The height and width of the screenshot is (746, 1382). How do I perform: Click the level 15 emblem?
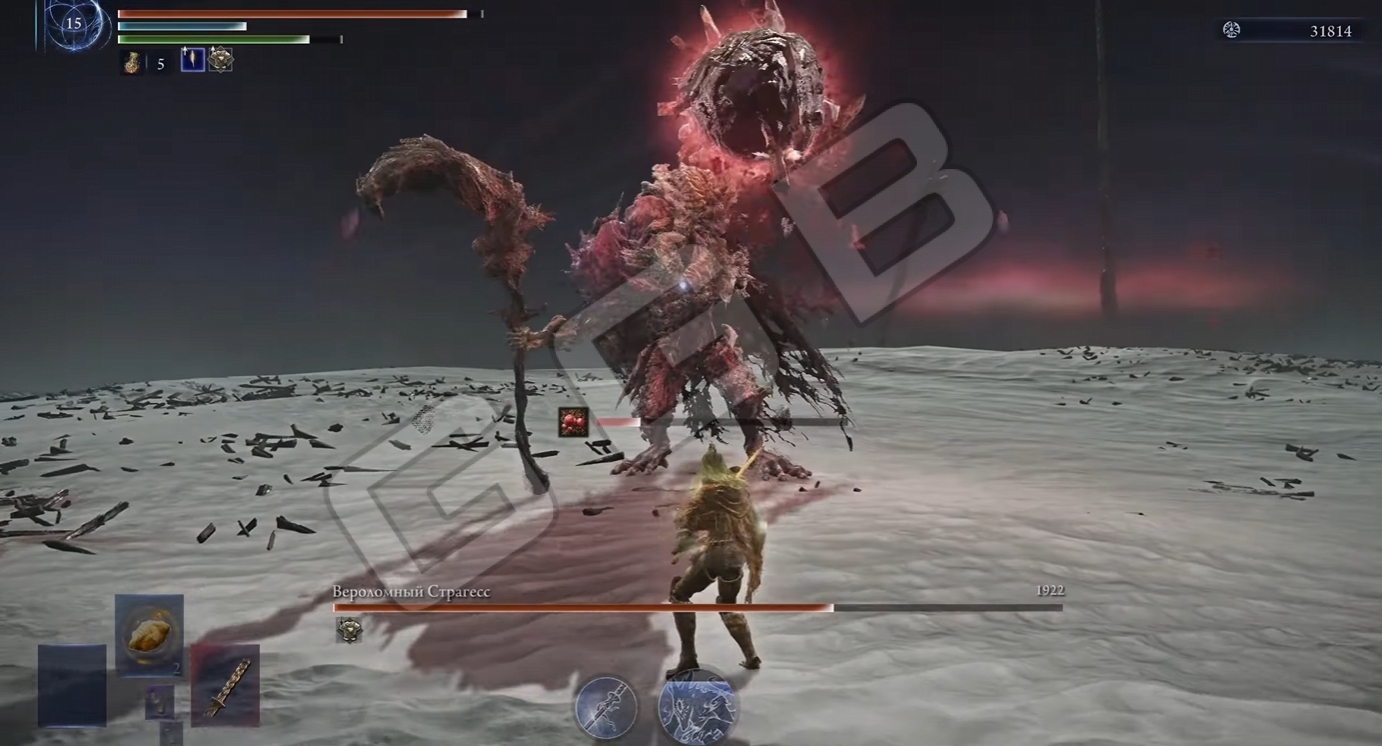pyautogui.click(x=74, y=24)
